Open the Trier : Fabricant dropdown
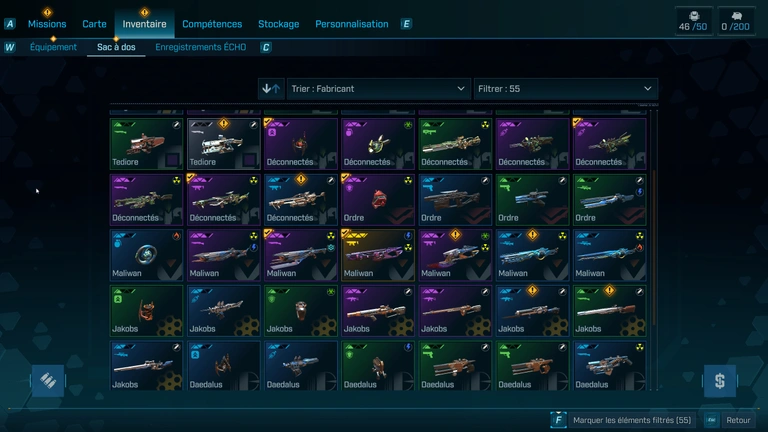 [378, 89]
